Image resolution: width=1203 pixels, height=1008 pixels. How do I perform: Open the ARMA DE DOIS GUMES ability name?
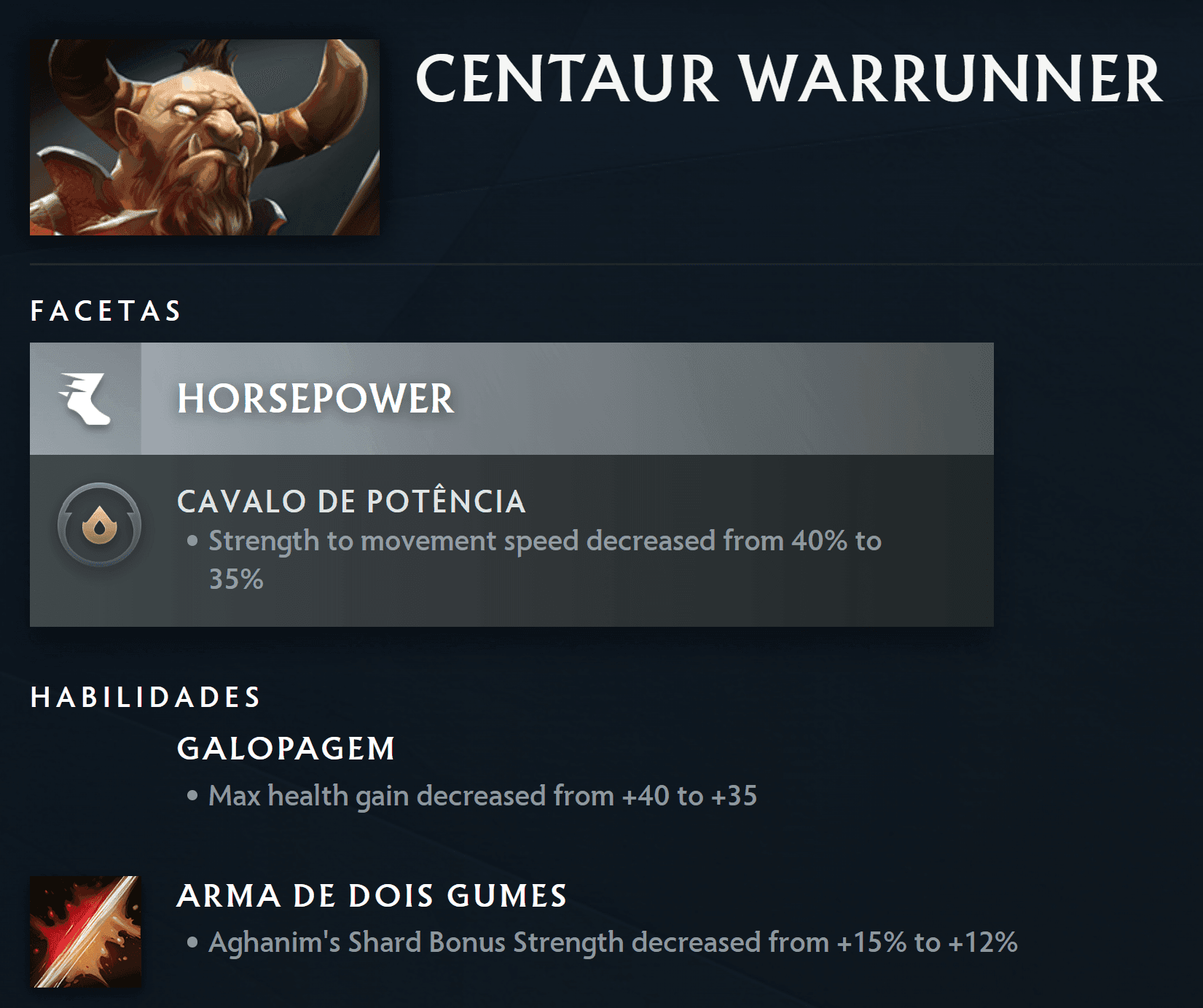point(372,895)
